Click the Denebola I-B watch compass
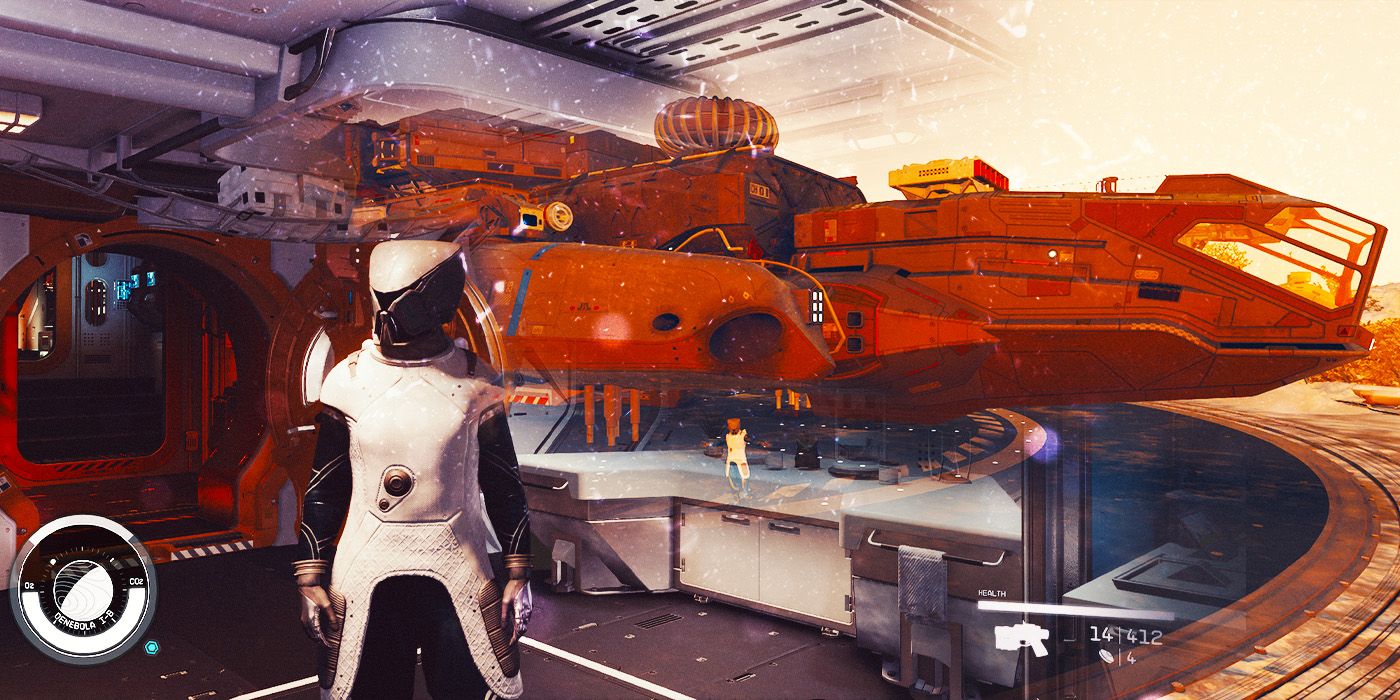1400x700 pixels. coord(83,591)
